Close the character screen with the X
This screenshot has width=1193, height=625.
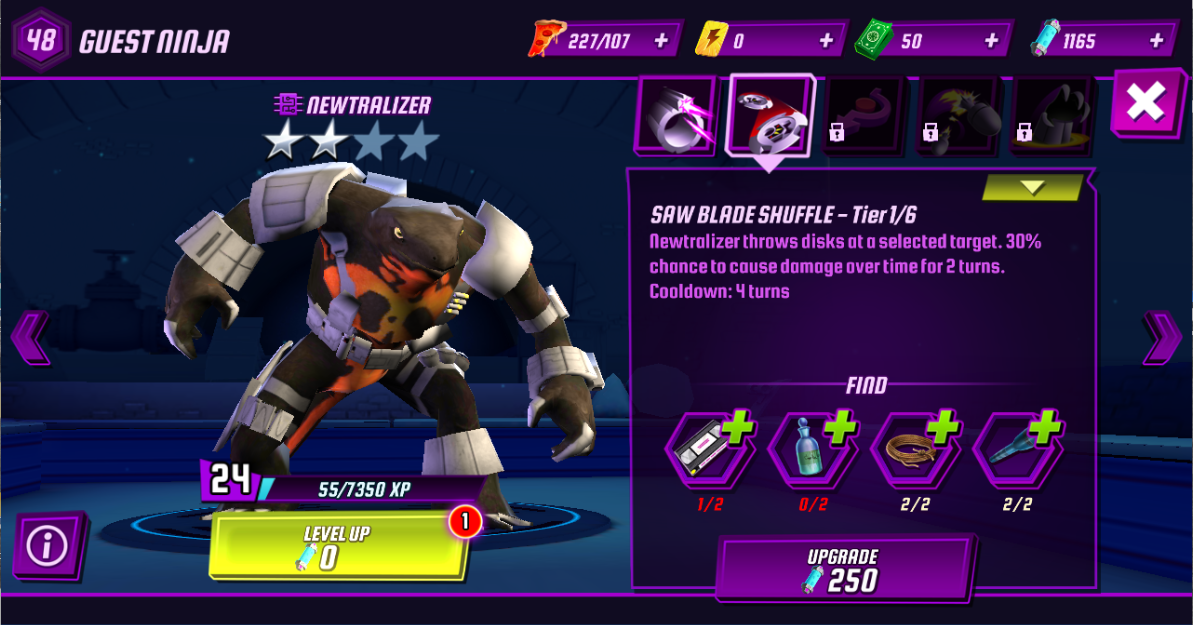click(1145, 104)
